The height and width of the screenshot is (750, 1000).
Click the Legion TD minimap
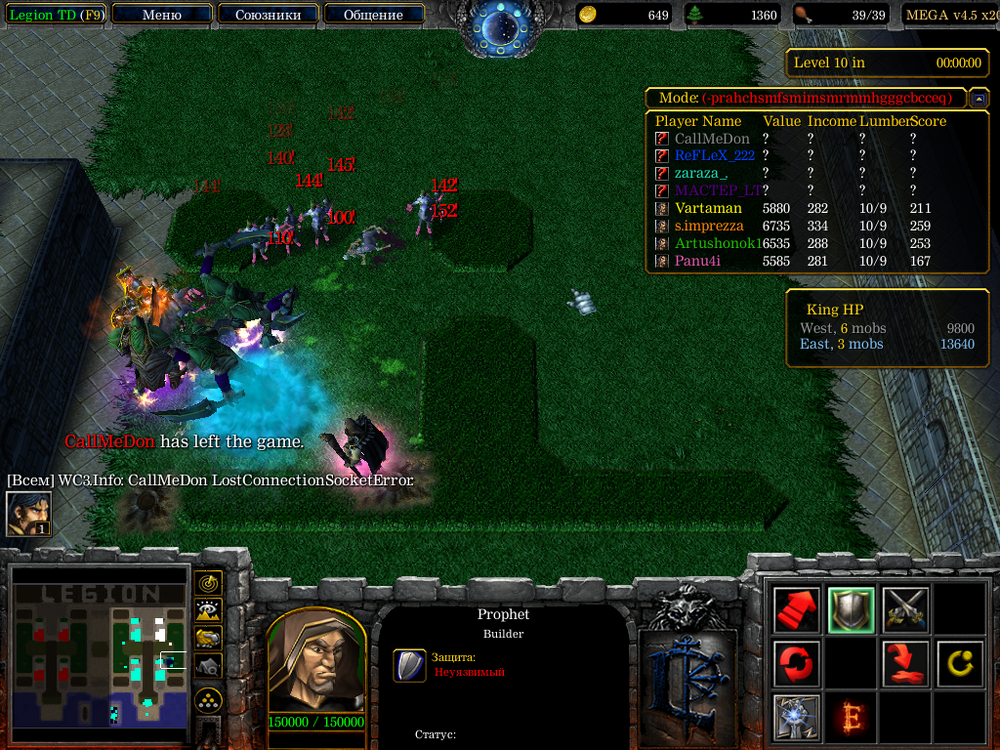(99, 652)
